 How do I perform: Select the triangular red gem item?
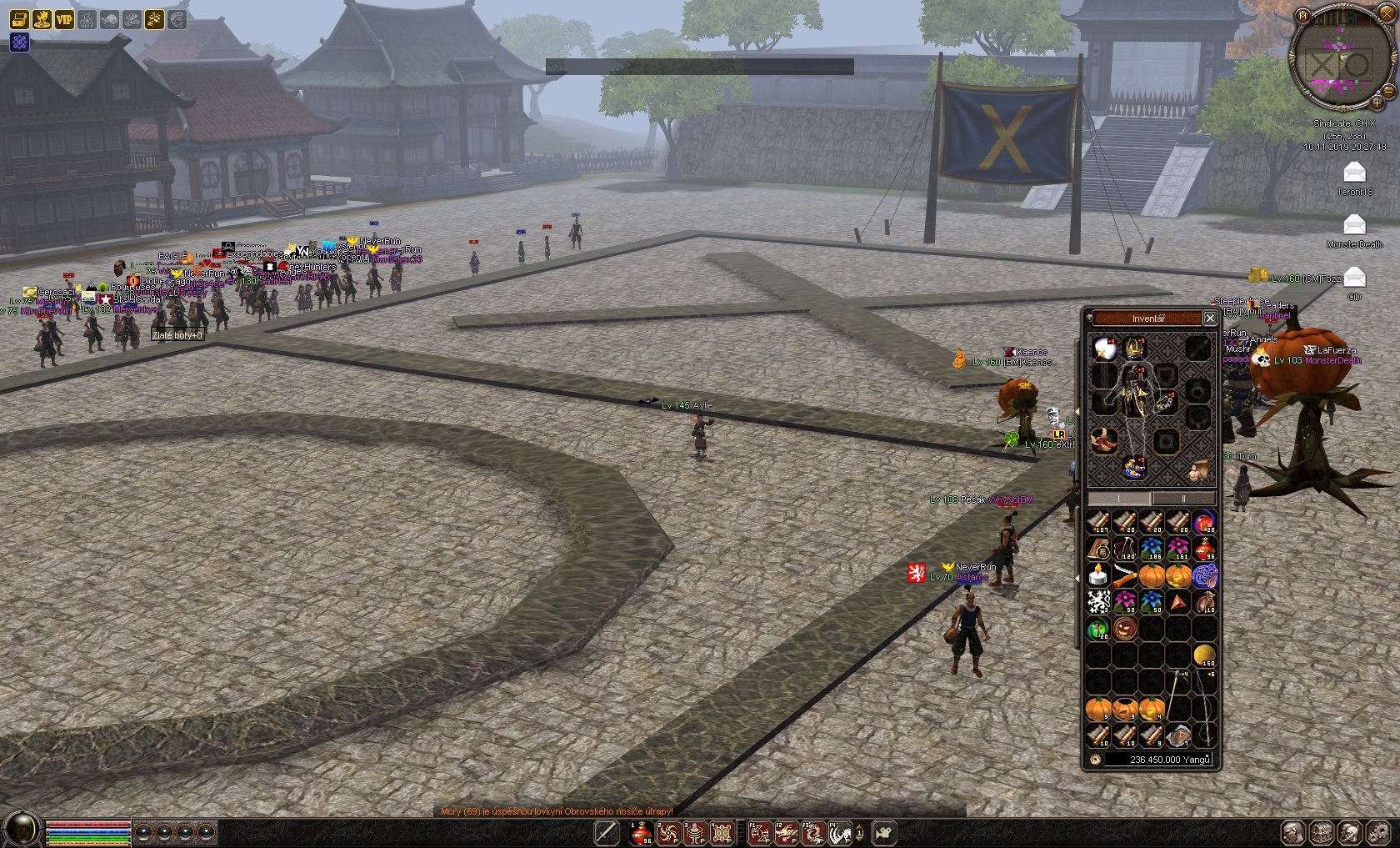click(x=1178, y=601)
